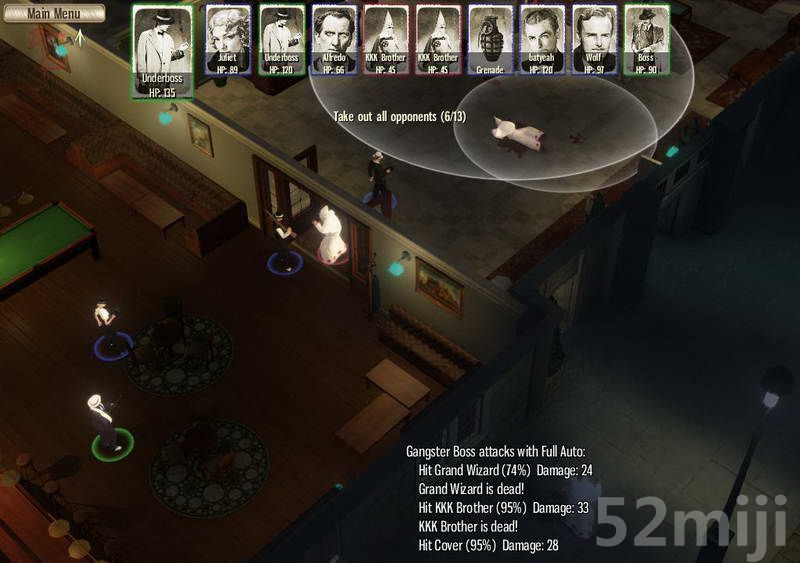
Task: Choose Juliet's turn order portrait
Action: tap(228, 38)
